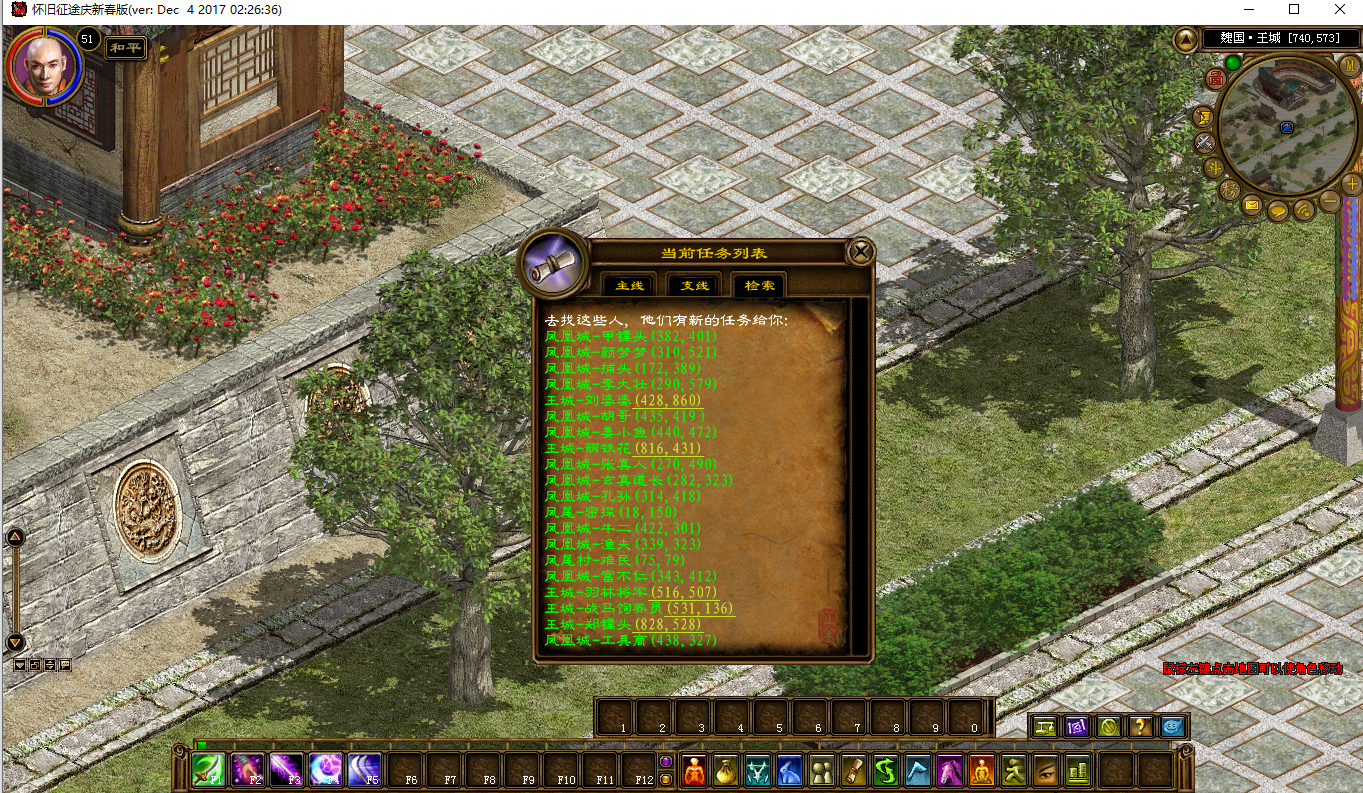Activate the F1 green sword skill

[x=209, y=770]
